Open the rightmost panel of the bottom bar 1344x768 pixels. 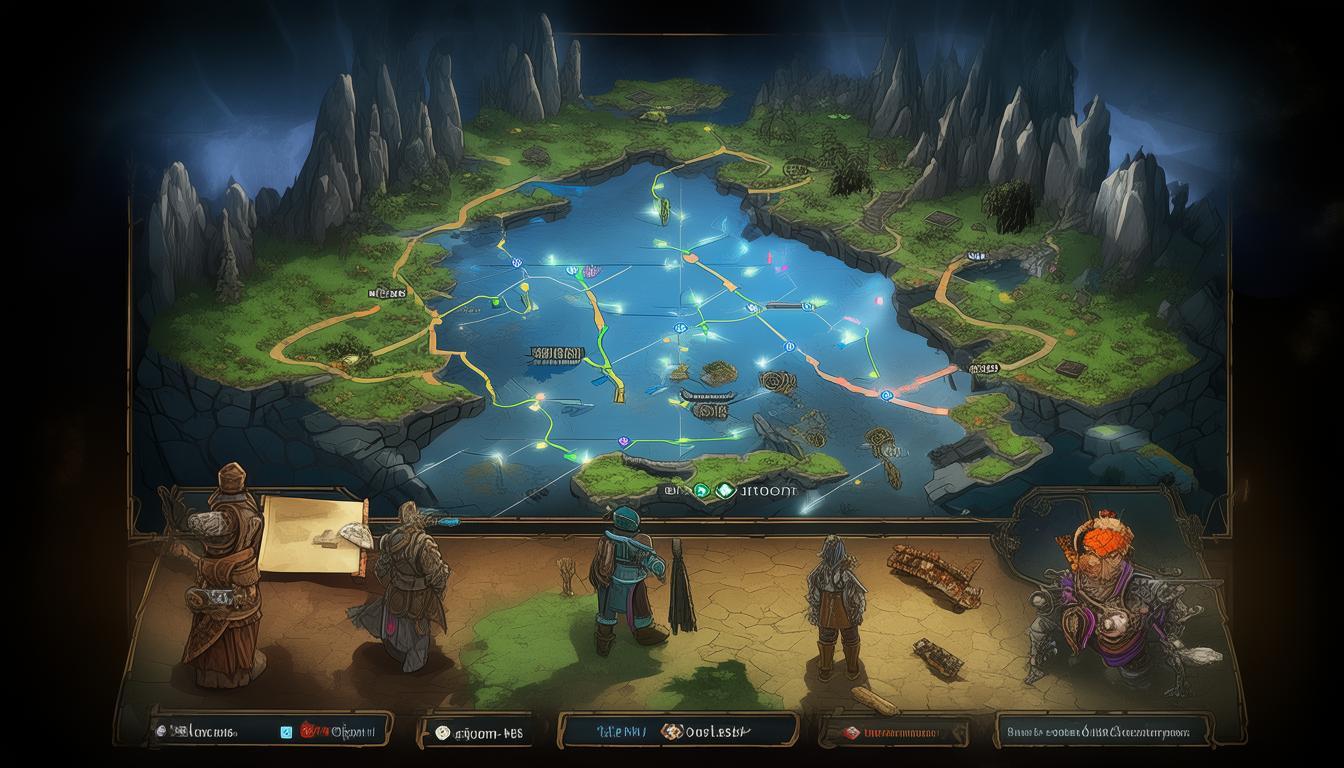(1103, 732)
